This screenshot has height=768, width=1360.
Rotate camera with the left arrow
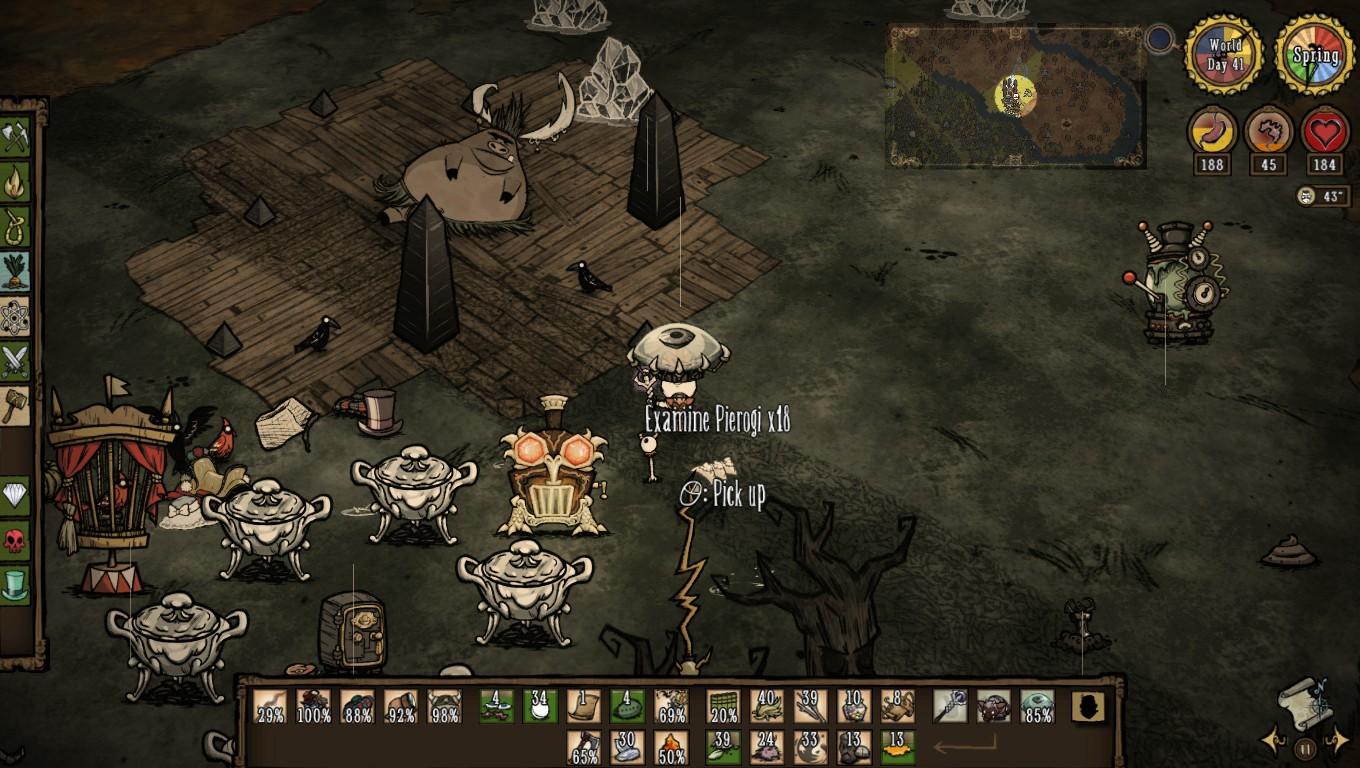pos(1273,741)
